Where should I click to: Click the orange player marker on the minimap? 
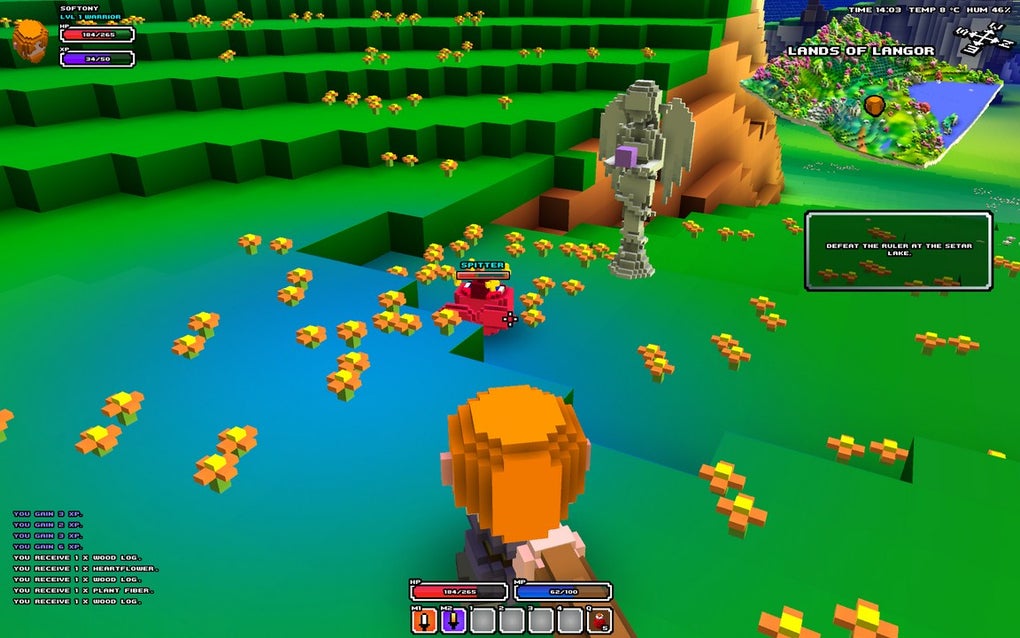[875, 105]
